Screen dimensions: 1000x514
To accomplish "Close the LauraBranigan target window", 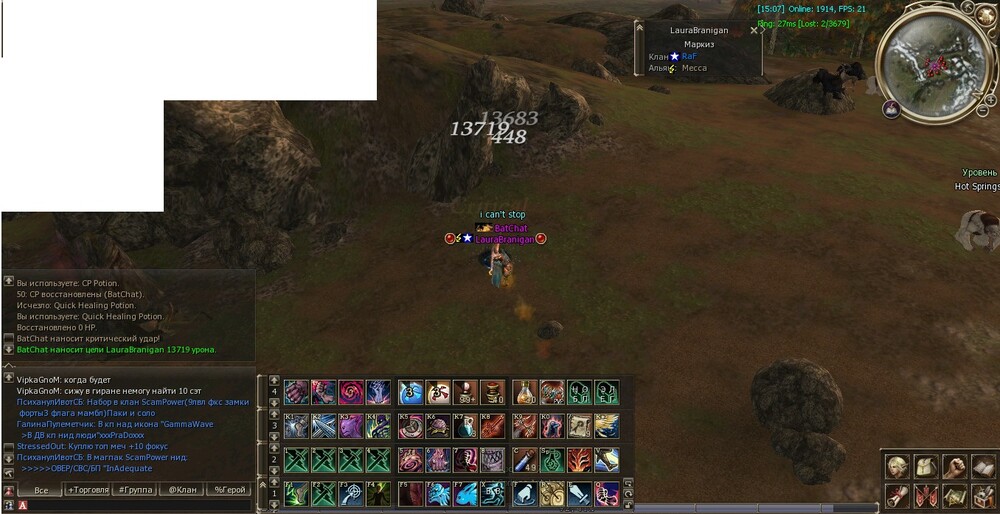I will pyautogui.click(x=754, y=30).
